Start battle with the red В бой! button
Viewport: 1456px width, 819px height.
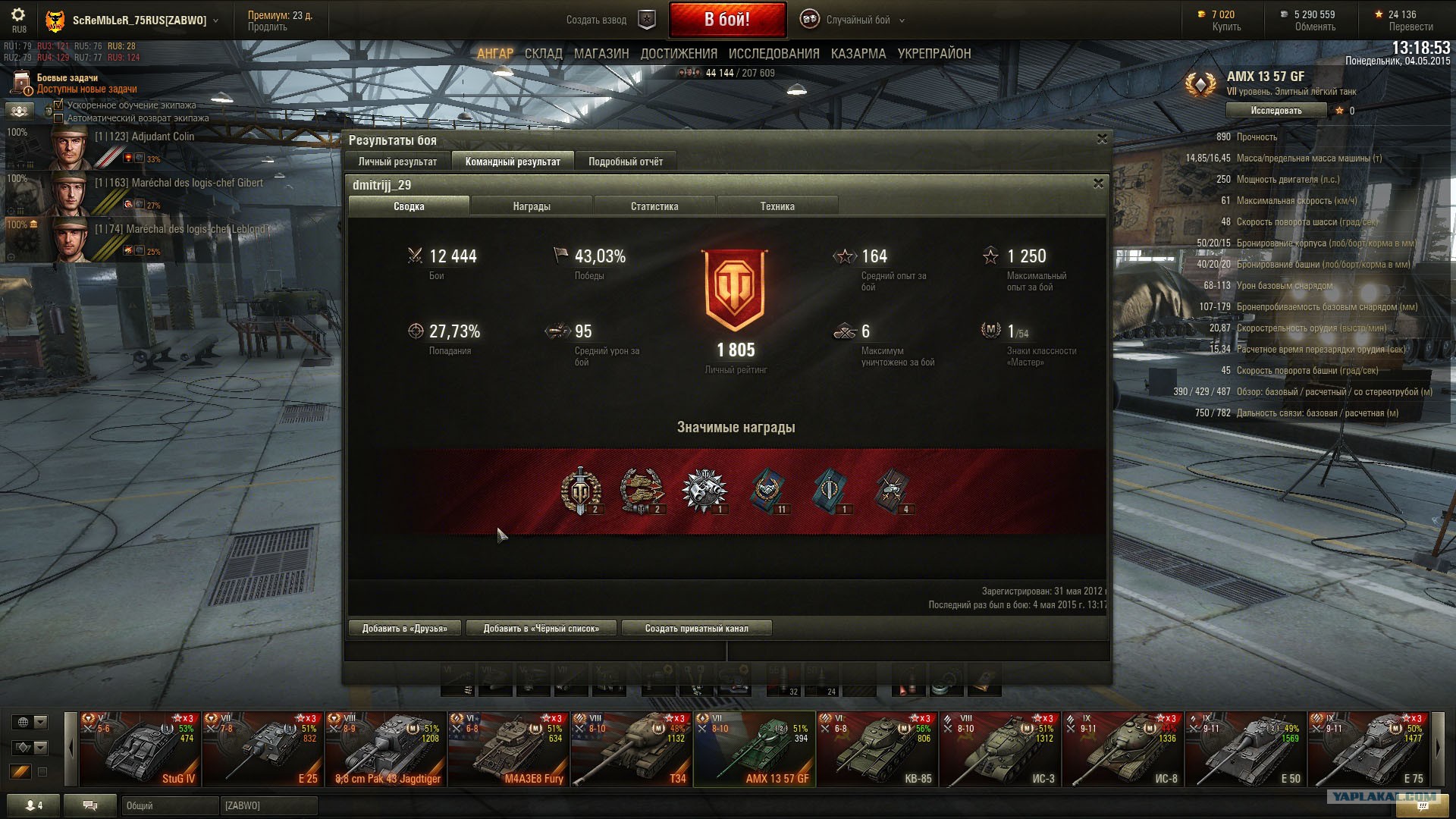click(x=726, y=20)
